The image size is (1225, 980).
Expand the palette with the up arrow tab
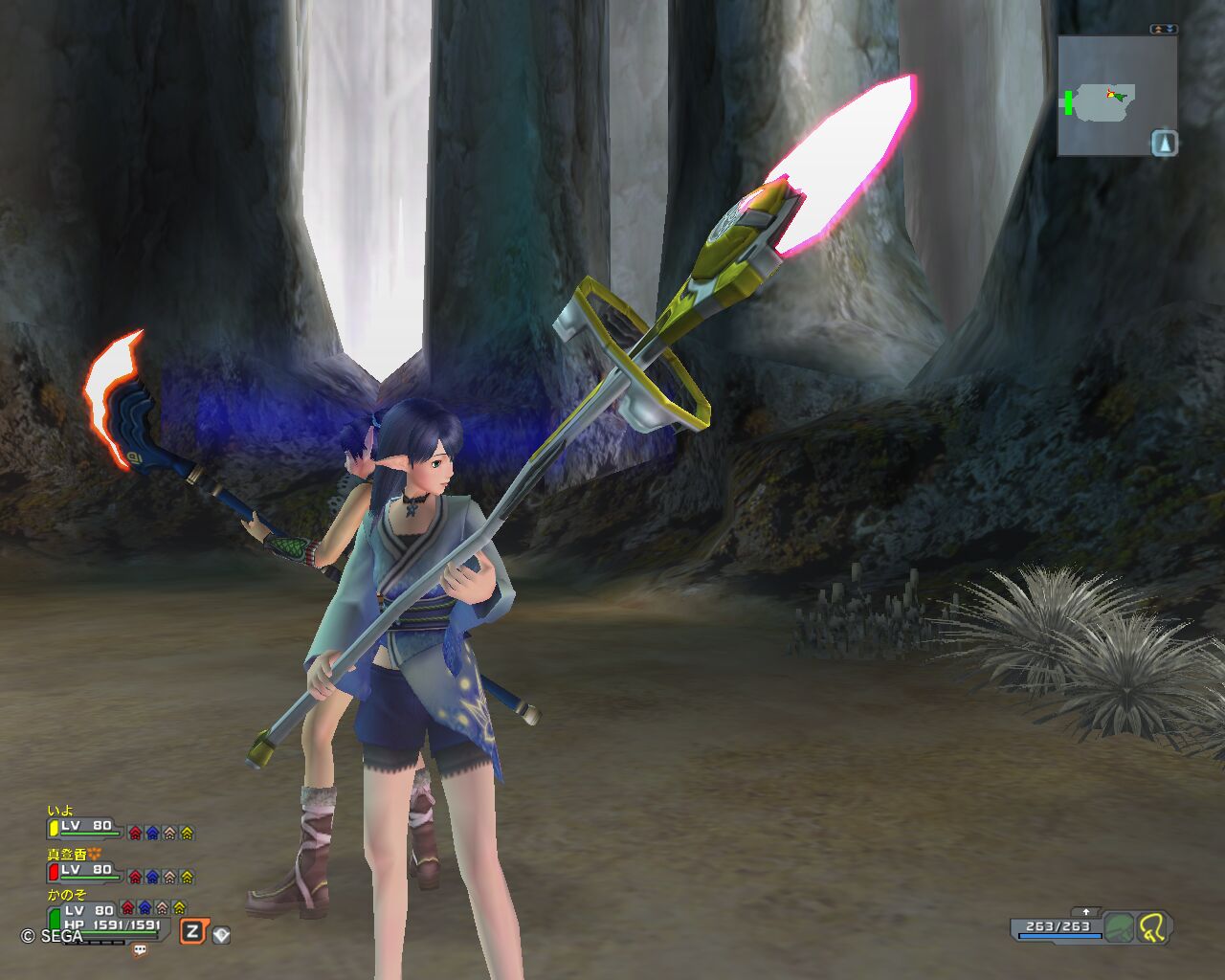tap(1085, 912)
